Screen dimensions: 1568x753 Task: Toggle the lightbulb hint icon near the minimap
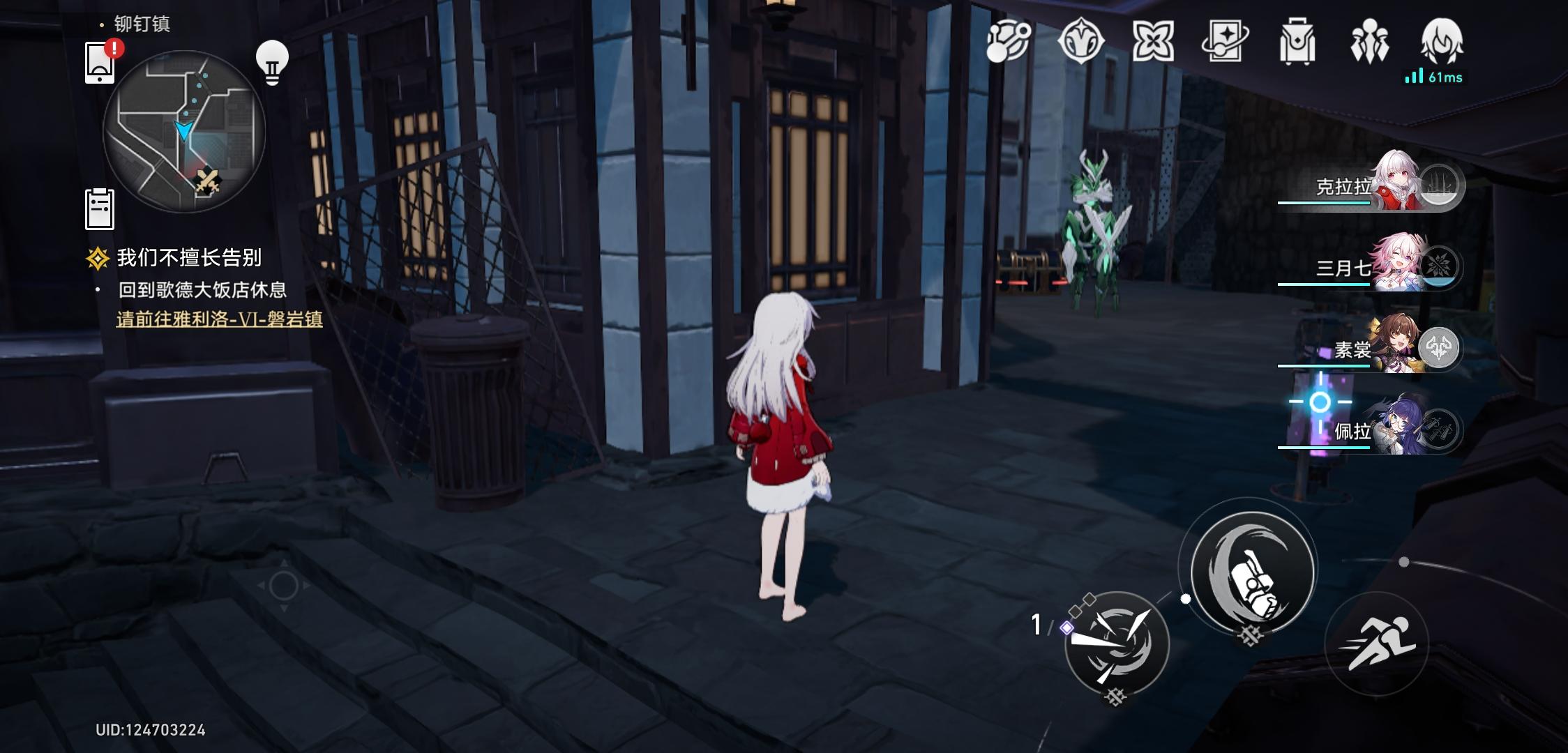coord(273,63)
